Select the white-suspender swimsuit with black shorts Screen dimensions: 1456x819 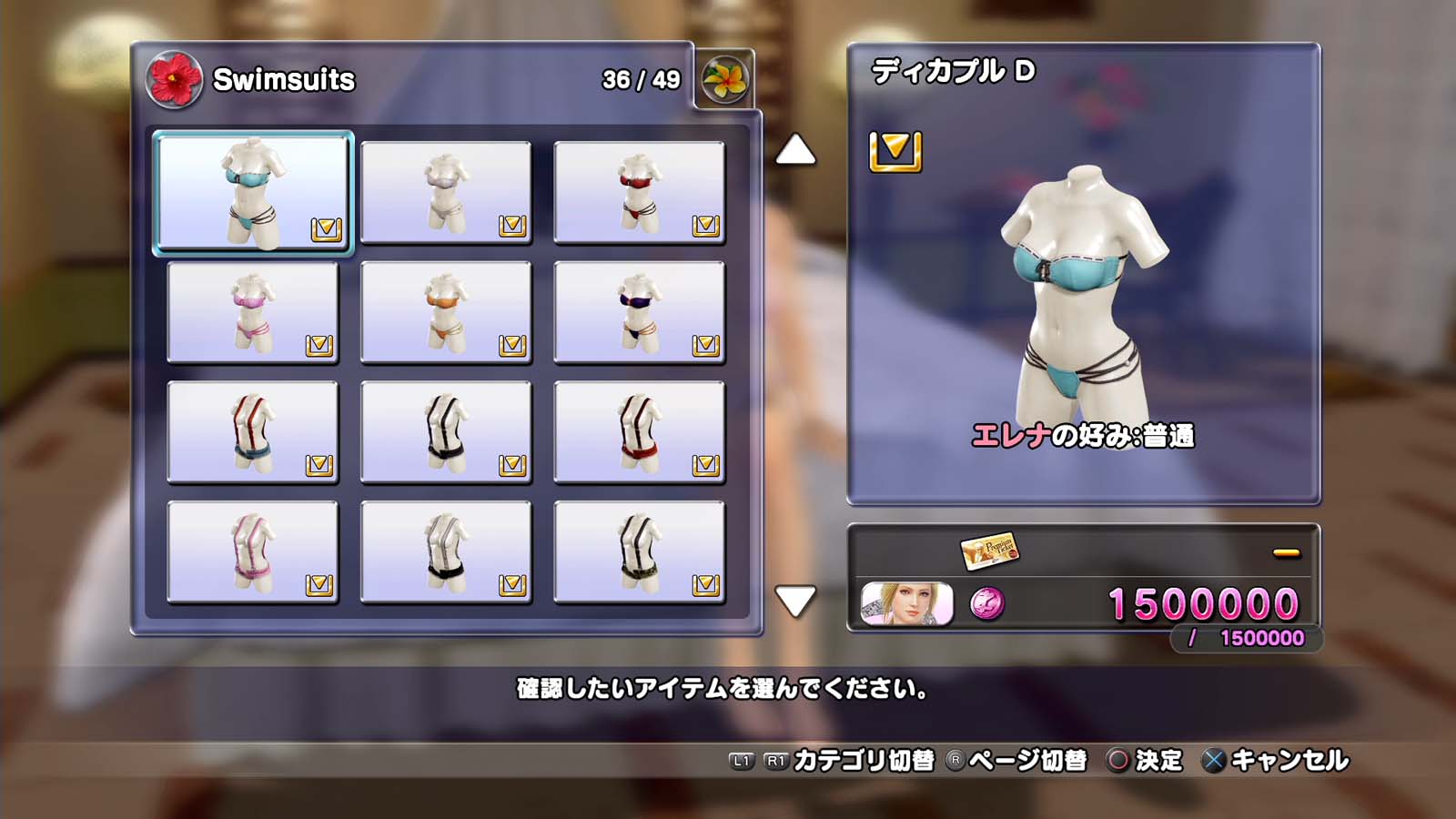[446, 552]
